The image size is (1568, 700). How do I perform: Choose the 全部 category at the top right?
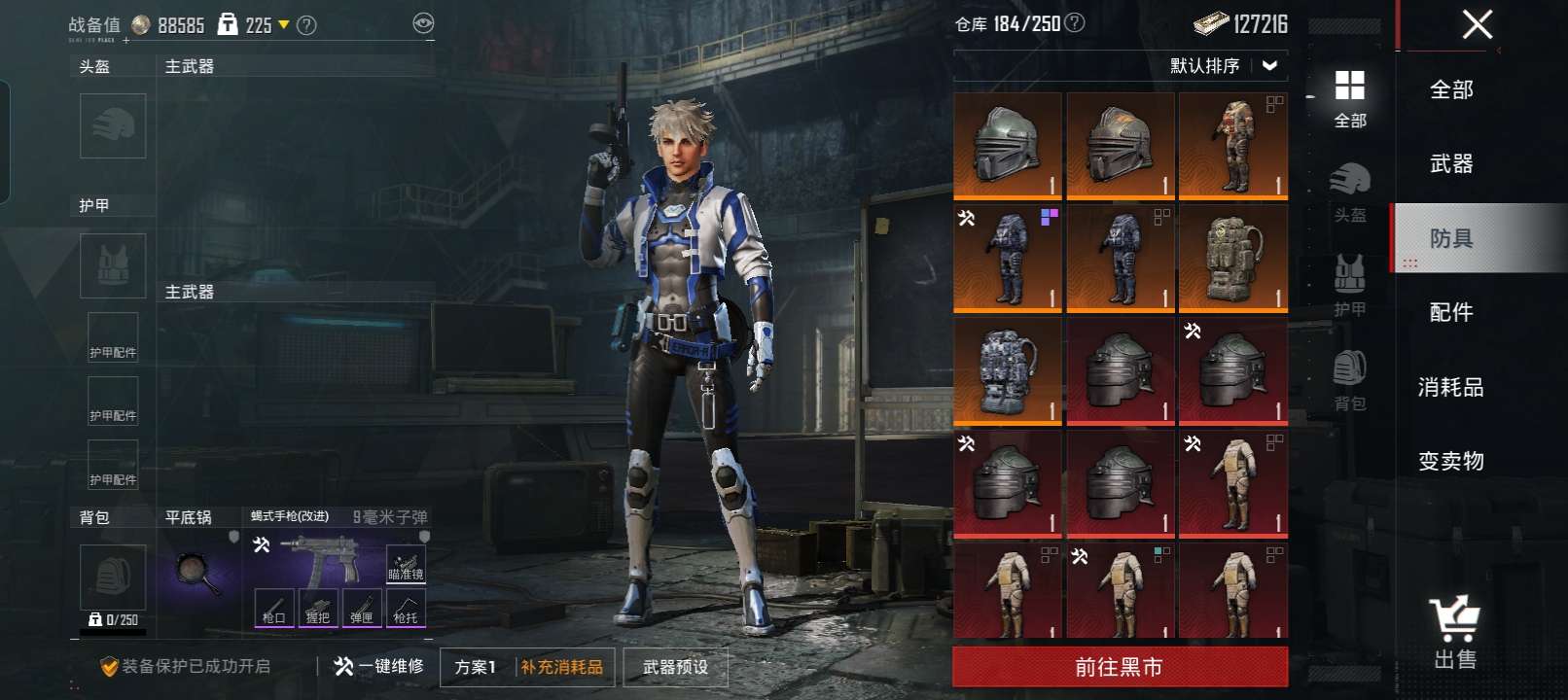click(1451, 89)
